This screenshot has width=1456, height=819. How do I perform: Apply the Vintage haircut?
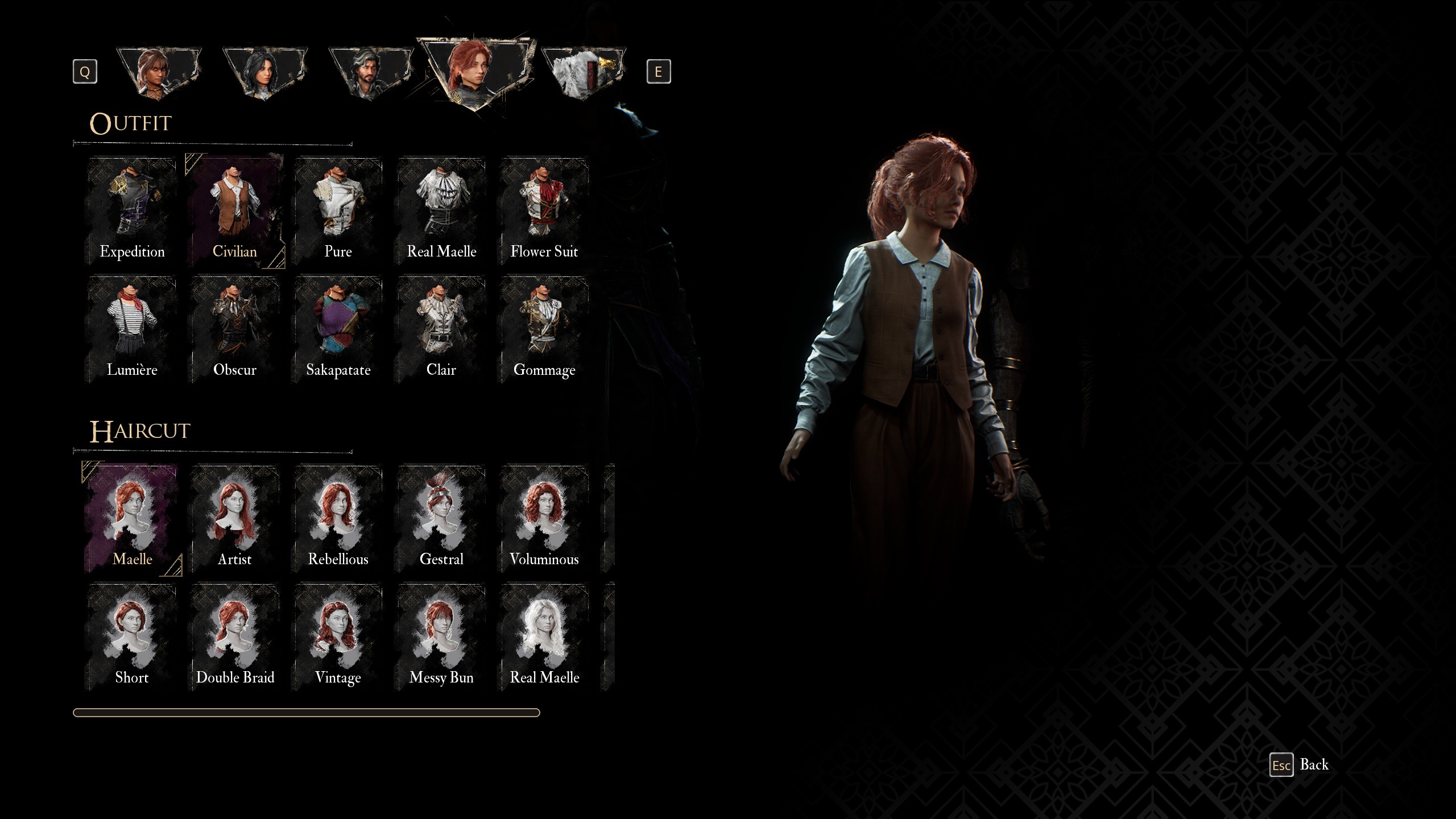338,636
